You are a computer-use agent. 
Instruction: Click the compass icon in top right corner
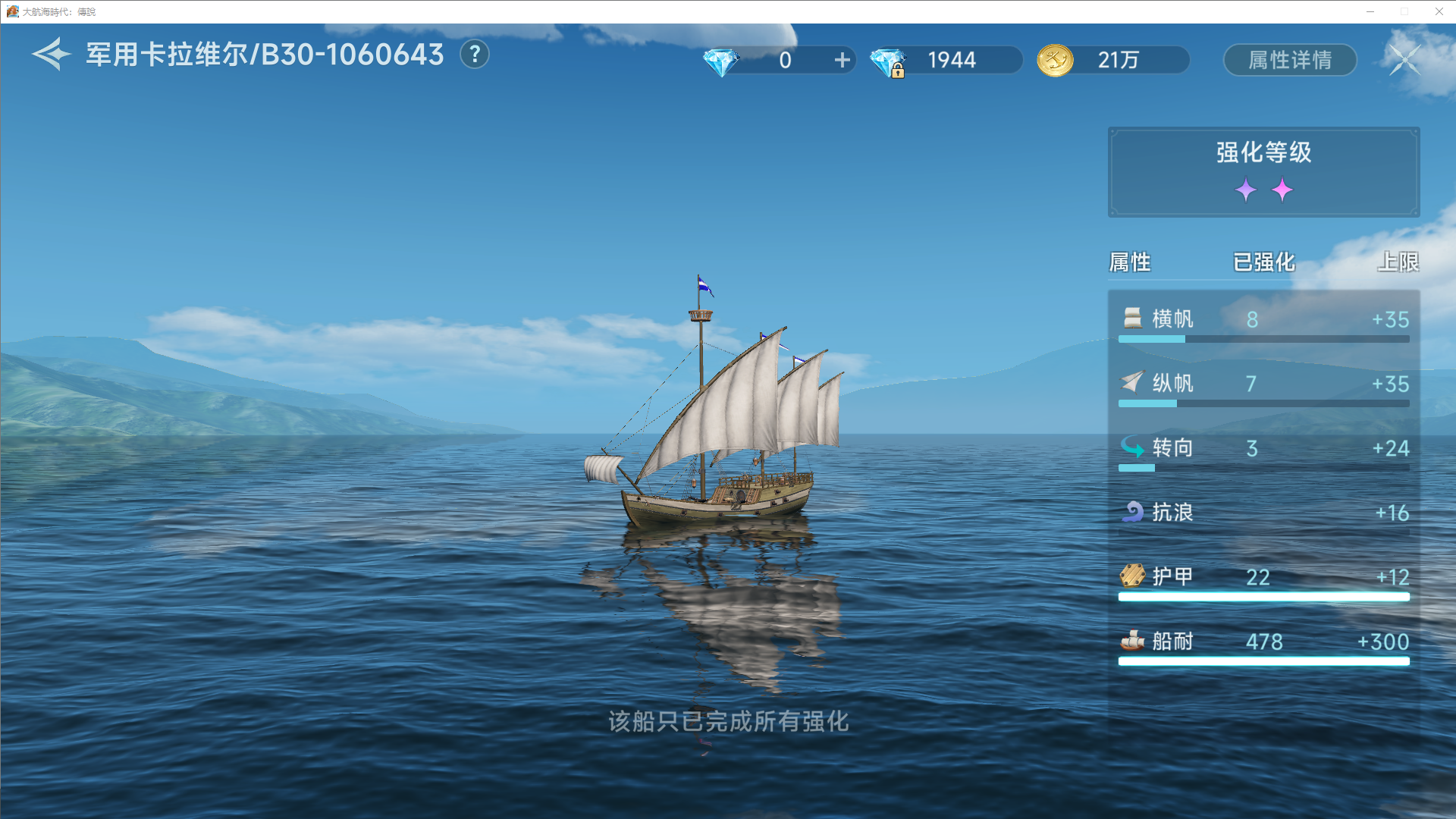tap(1405, 59)
